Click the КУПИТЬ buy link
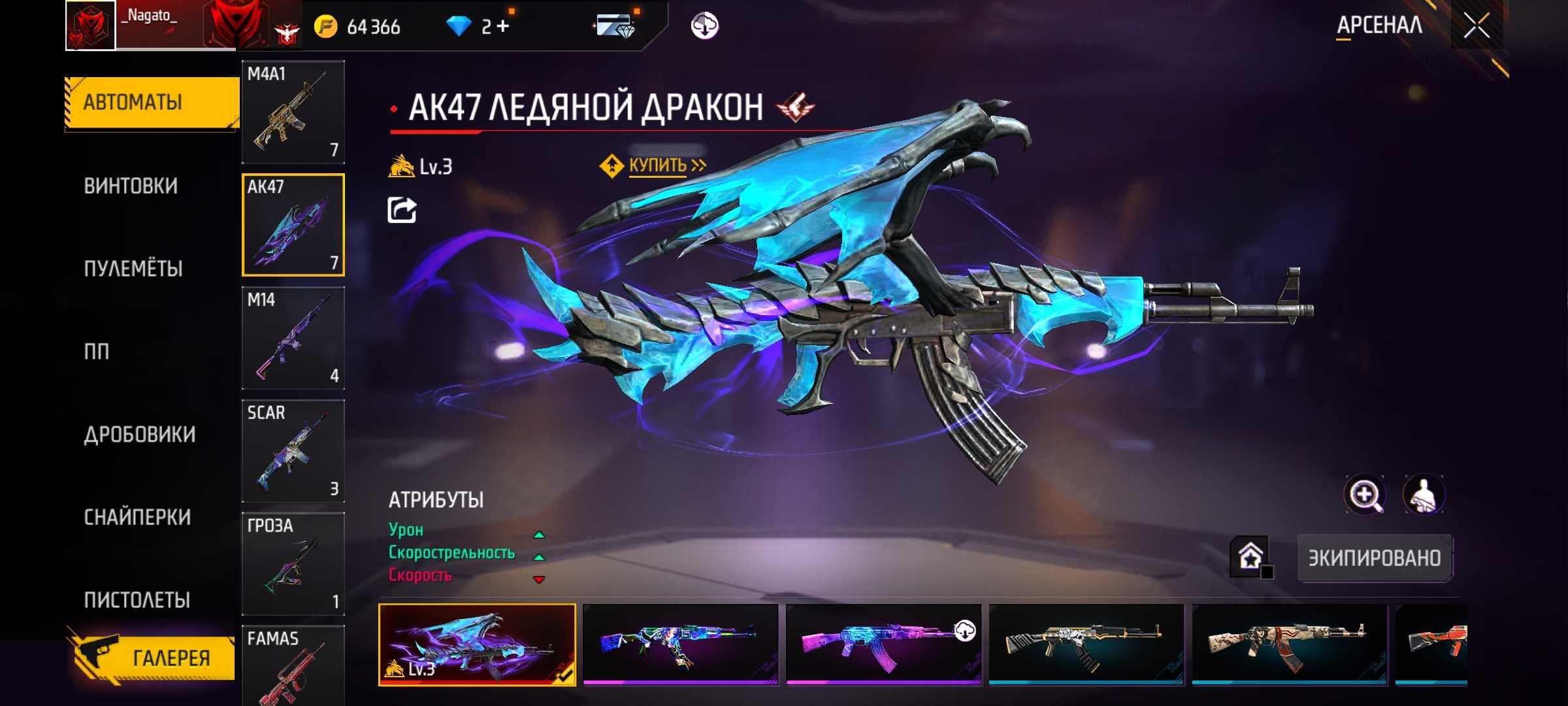Image resolution: width=1568 pixels, height=706 pixels. tap(657, 165)
